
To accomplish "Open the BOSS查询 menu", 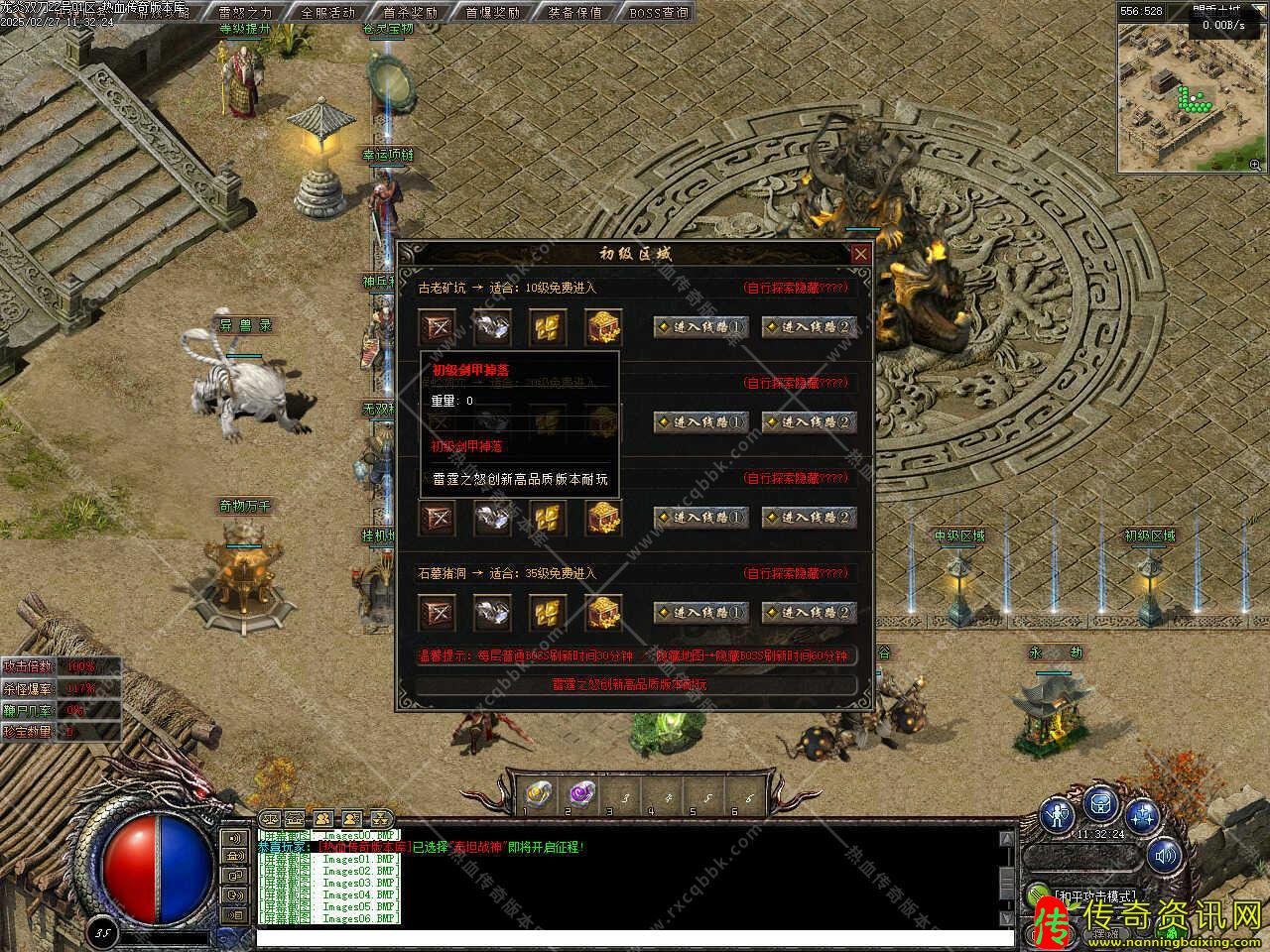I will [x=658, y=13].
